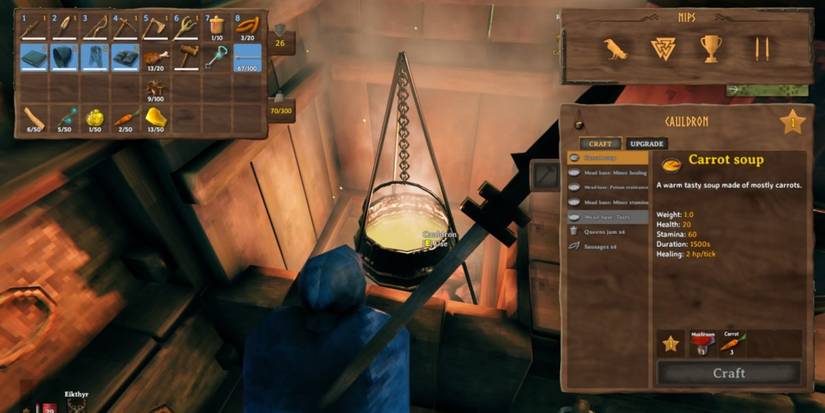Choose the bow in hotbar slot 3
This screenshot has width=825, height=413.
94,27
